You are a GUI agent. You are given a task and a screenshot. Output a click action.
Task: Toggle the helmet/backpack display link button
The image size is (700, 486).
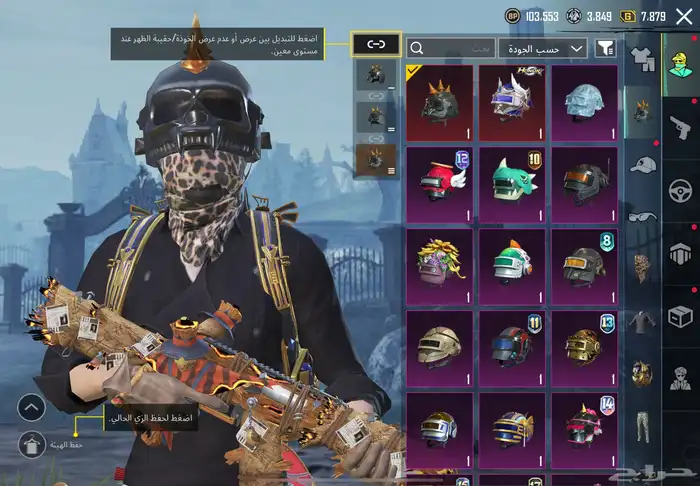pyautogui.click(x=376, y=44)
